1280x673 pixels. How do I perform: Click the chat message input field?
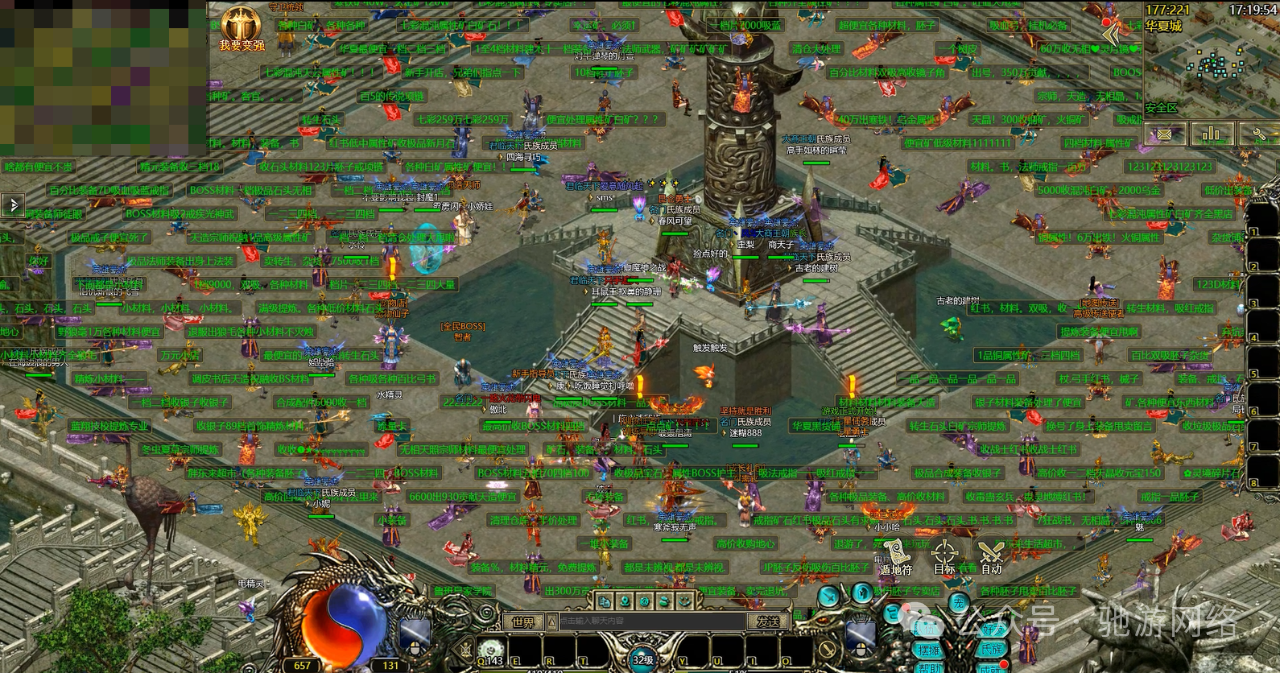[650, 621]
